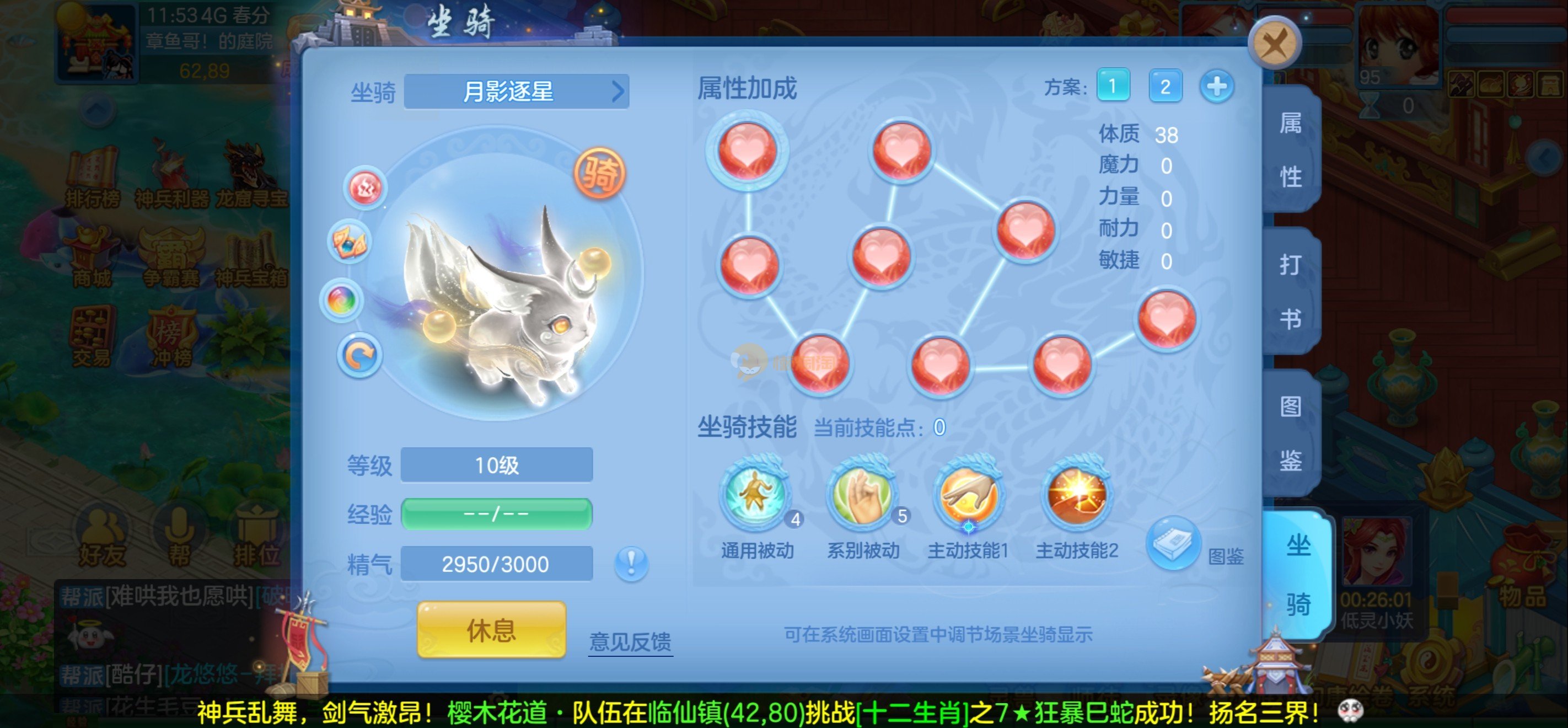Image resolution: width=1568 pixels, height=728 pixels.
Task: Close the mount panel
Action: 1274,44
